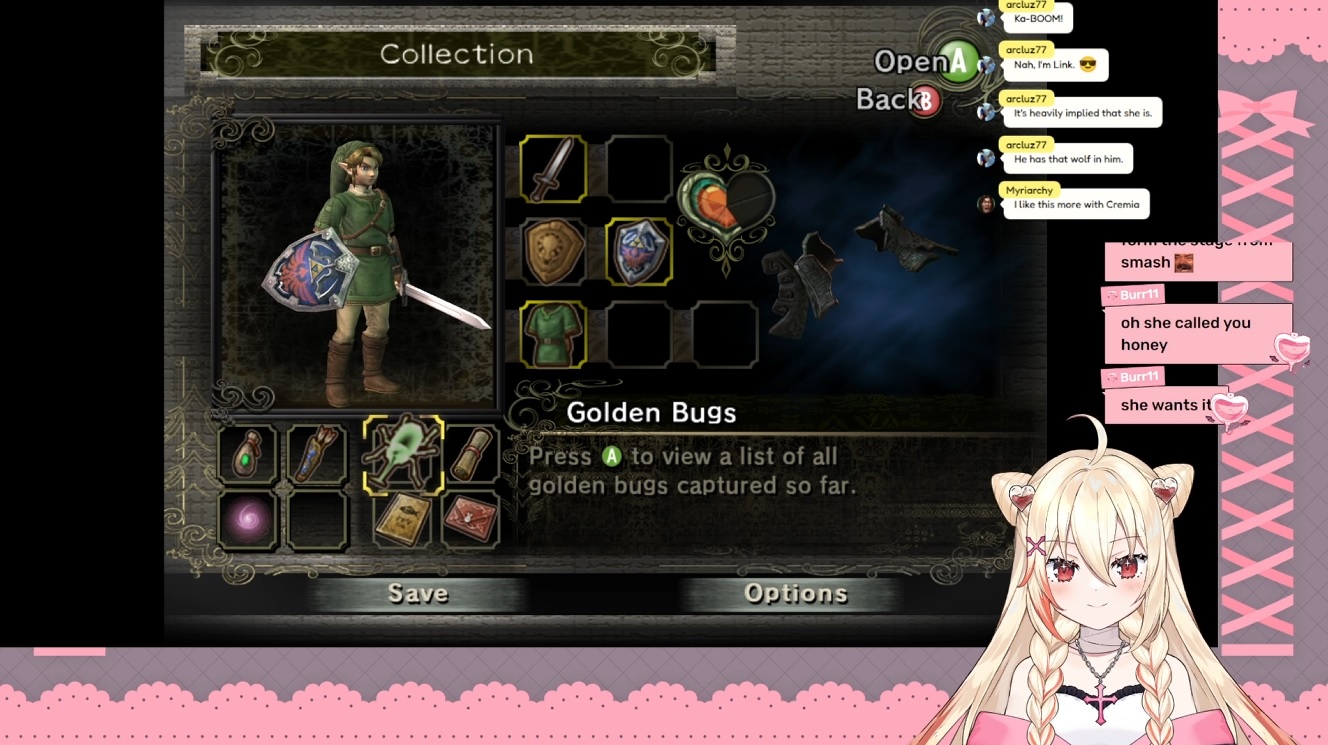Select the rolled scroll icon
1328x745 pixels.
click(471, 455)
